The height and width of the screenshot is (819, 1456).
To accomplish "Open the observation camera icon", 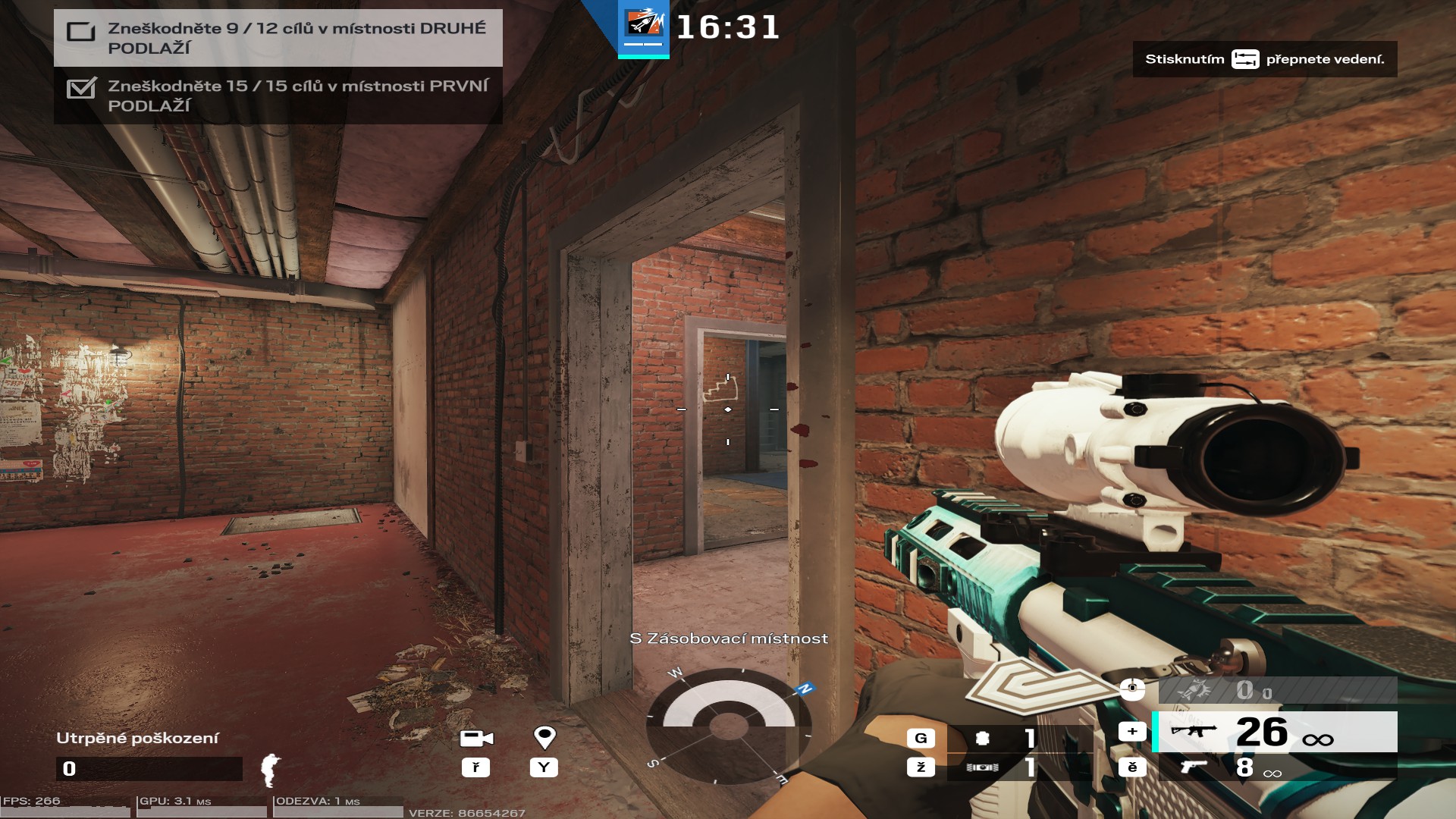I will [476, 738].
